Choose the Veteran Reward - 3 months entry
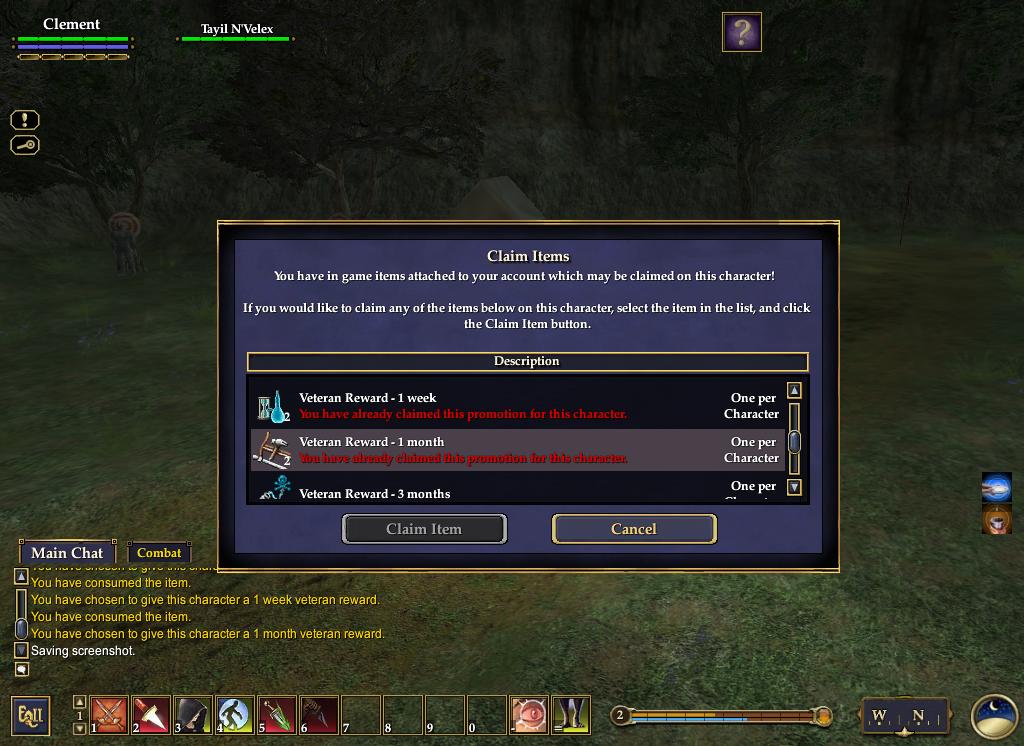1024x746 pixels. coord(516,491)
